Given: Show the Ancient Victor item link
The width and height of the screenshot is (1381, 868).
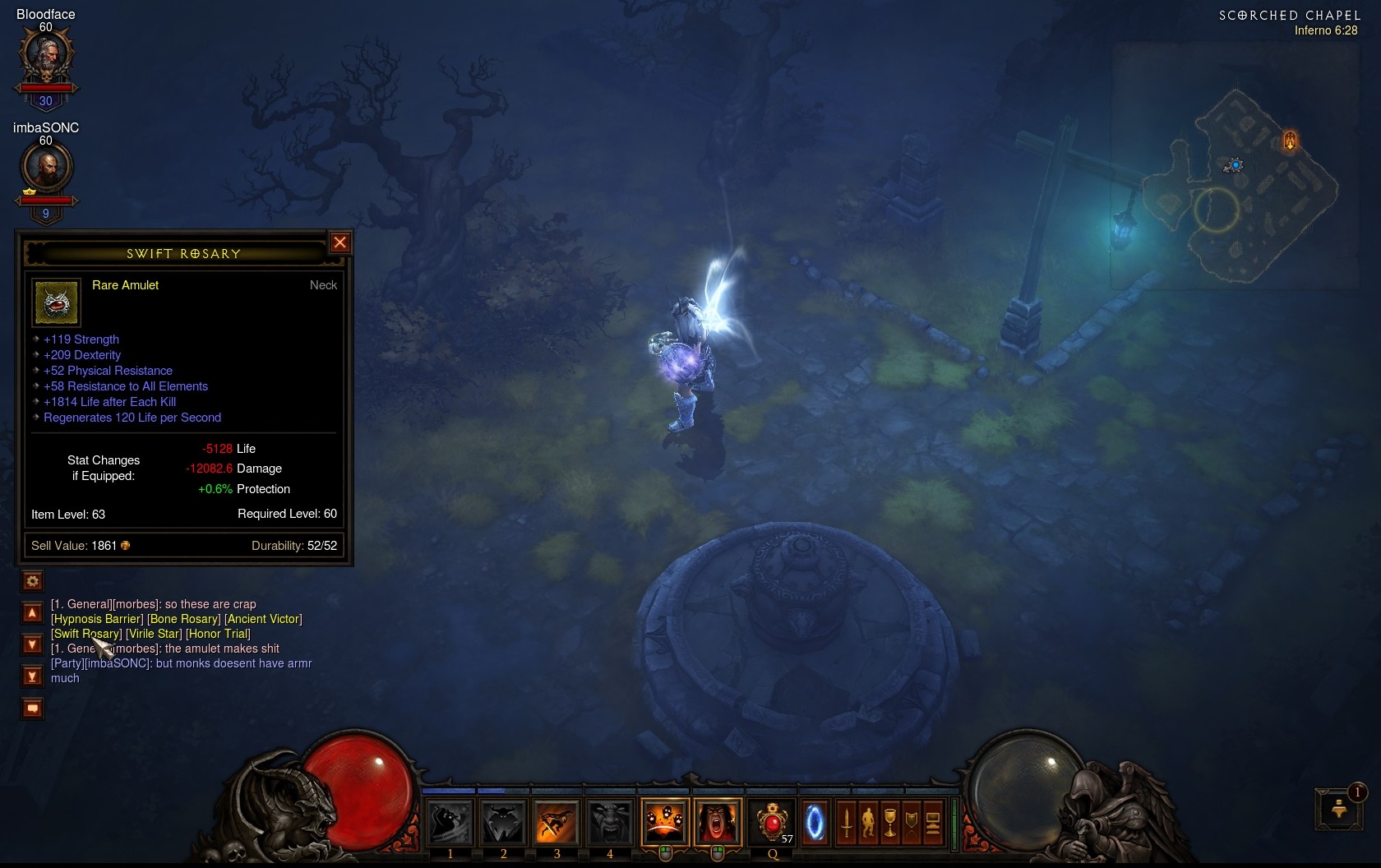Looking at the screenshot, I should 263,619.
